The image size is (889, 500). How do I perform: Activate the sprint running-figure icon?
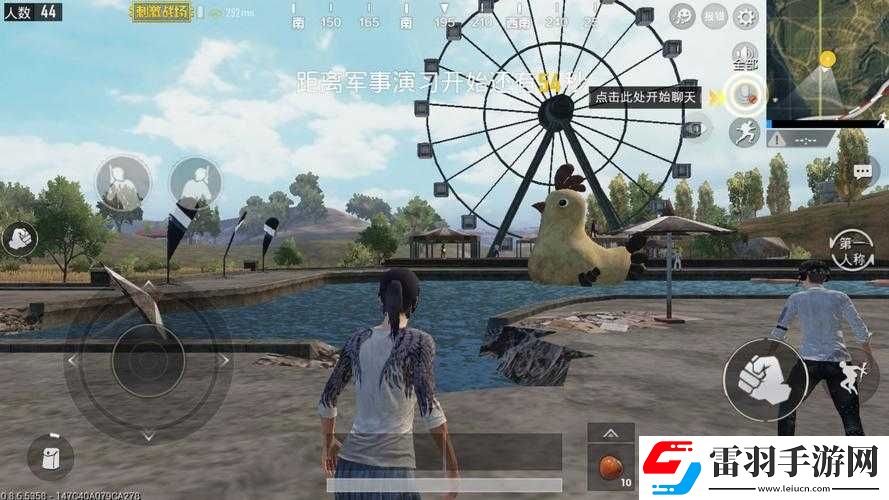coord(744,131)
